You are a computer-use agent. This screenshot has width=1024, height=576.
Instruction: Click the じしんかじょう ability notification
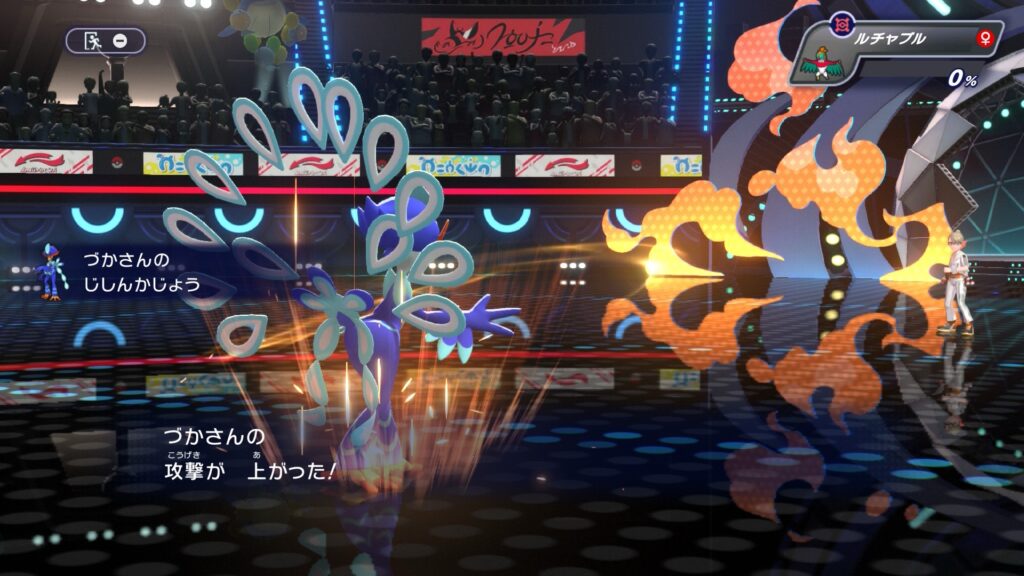coord(140,272)
